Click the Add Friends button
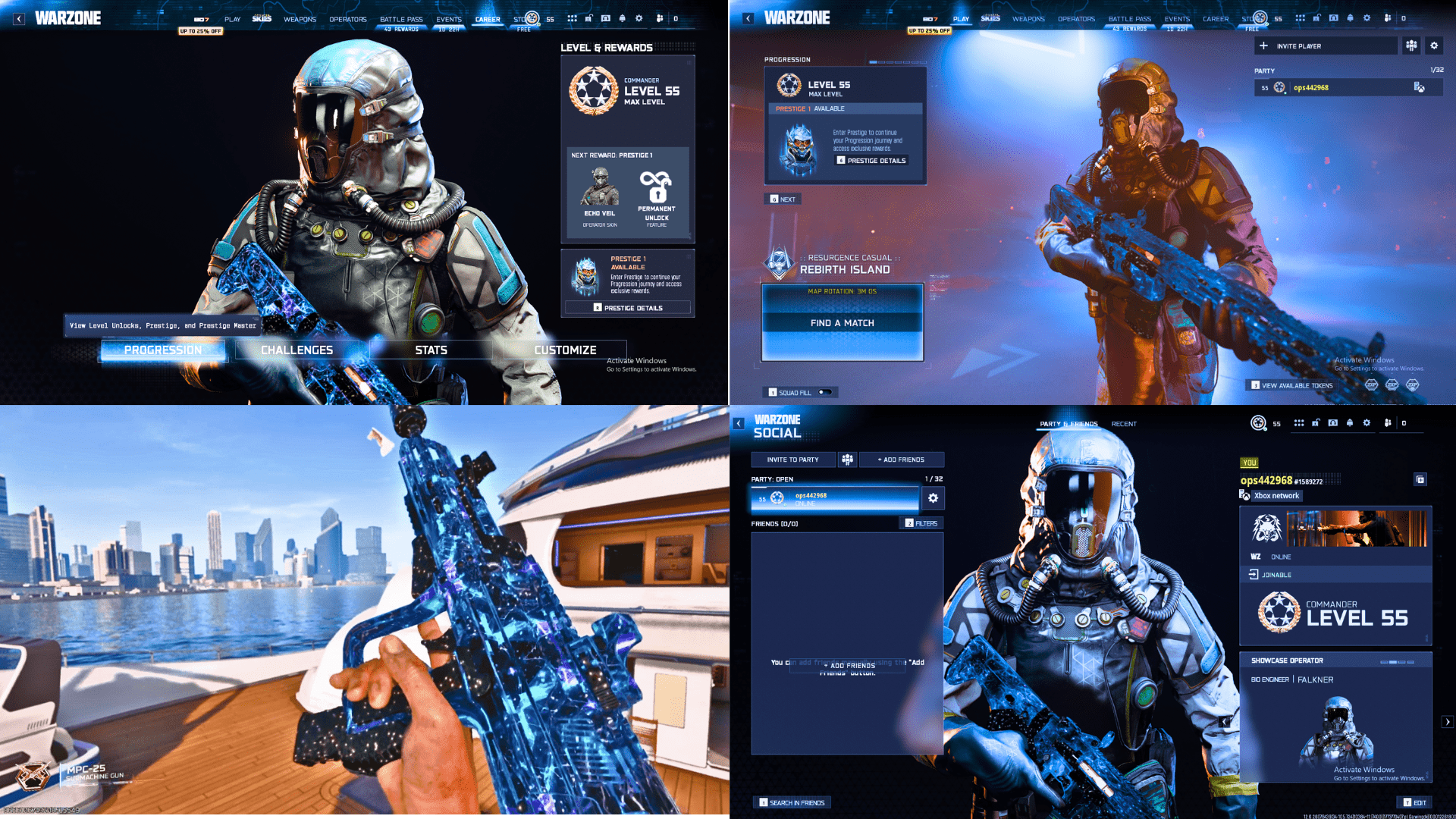1456x819 pixels. click(901, 460)
